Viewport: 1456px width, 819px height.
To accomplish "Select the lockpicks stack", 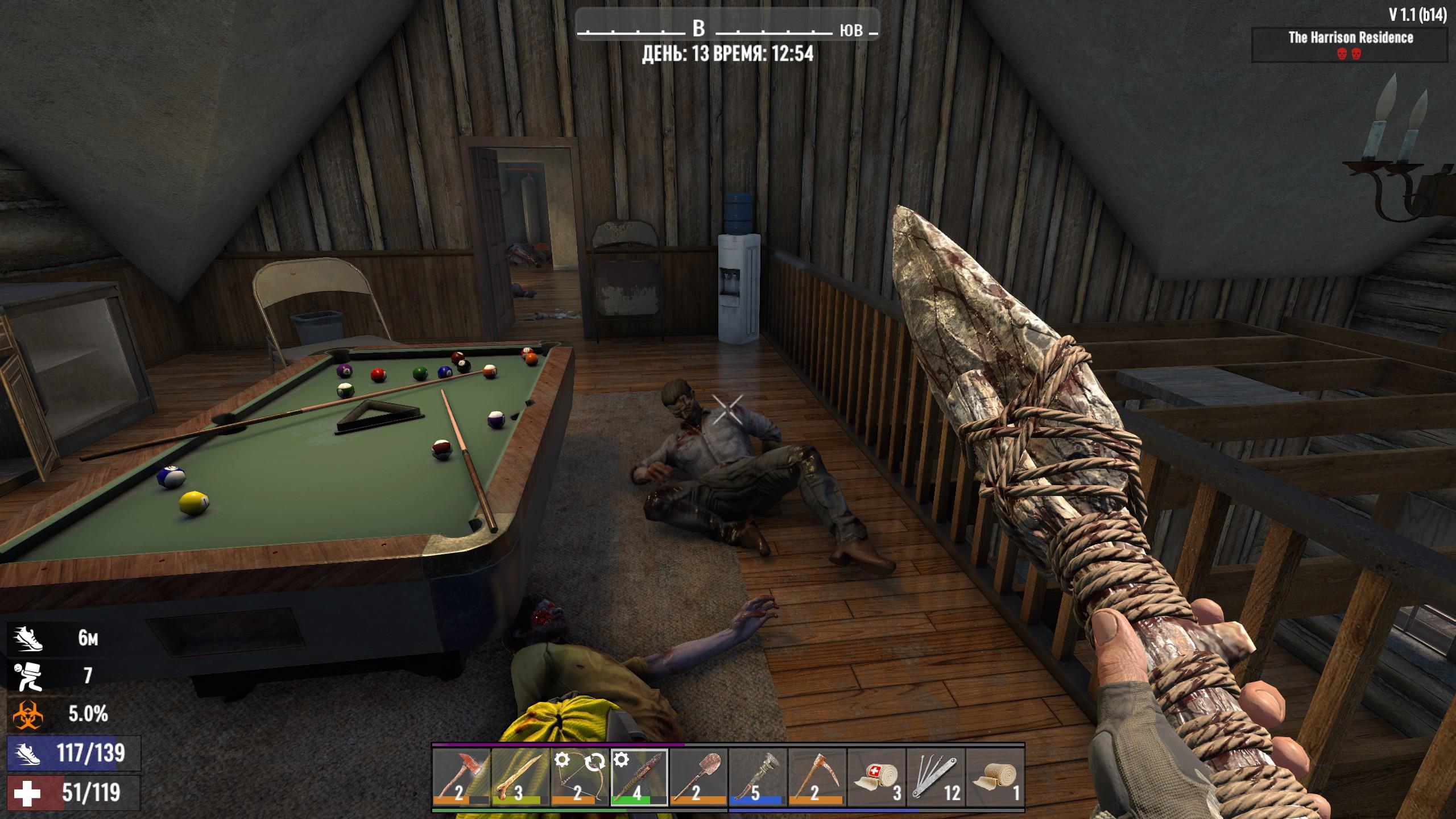I will 935,777.
